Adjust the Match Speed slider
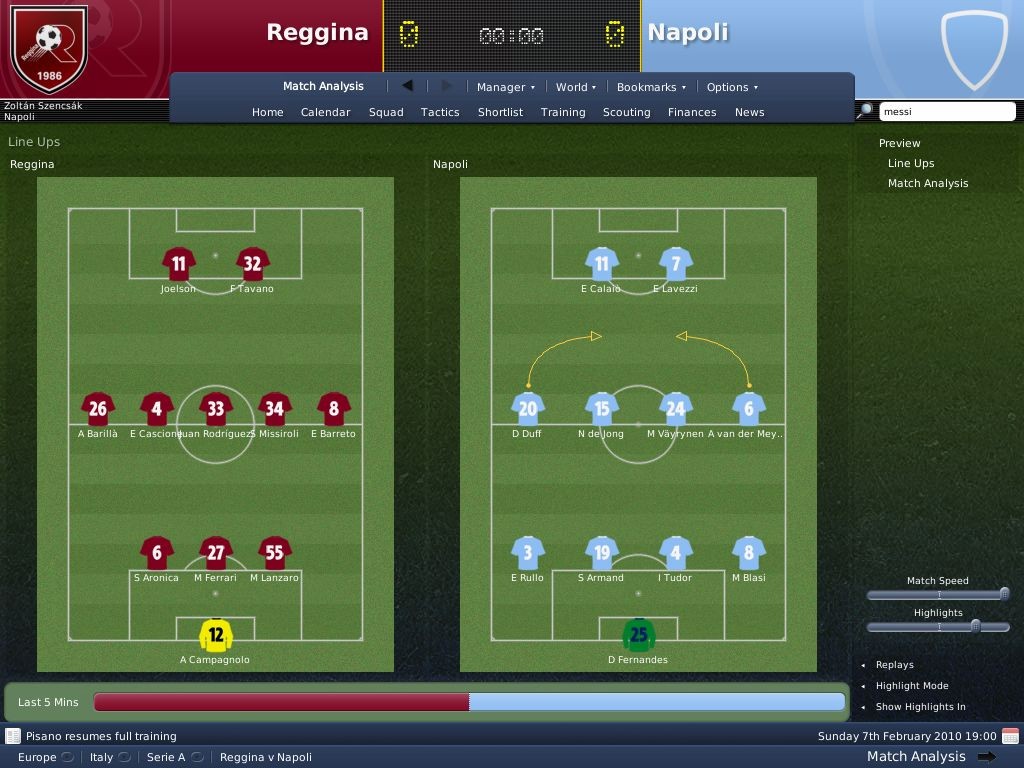This screenshot has height=768, width=1024. click(x=1004, y=594)
